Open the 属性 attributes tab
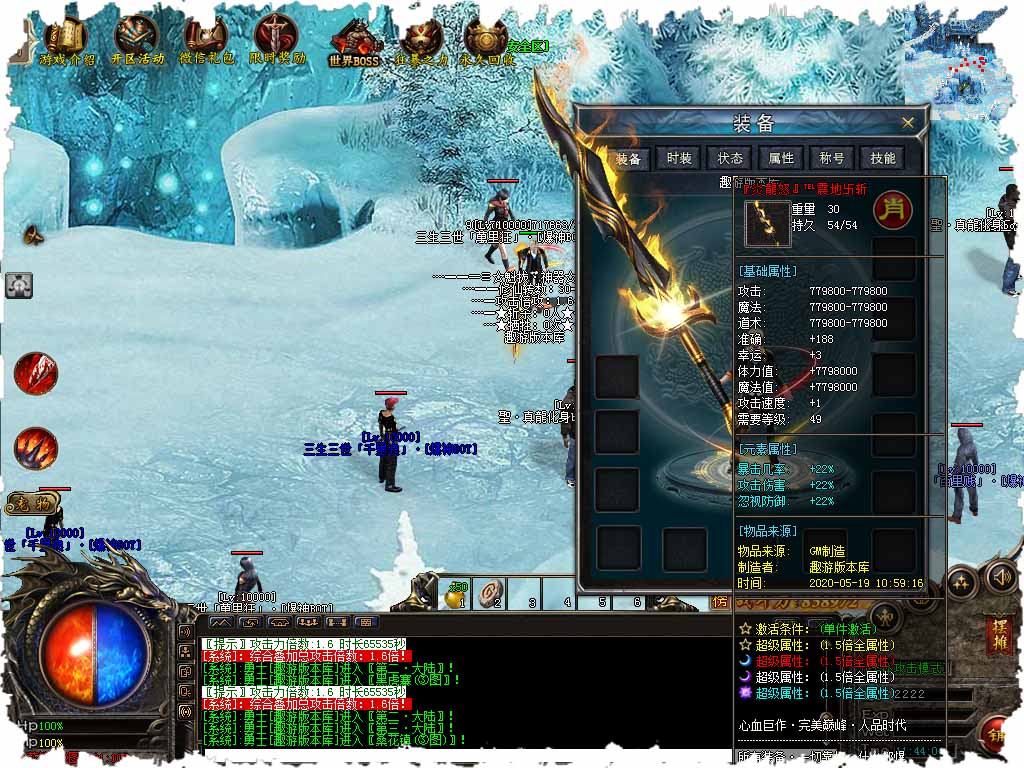The height and width of the screenshot is (768, 1024). (x=781, y=158)
